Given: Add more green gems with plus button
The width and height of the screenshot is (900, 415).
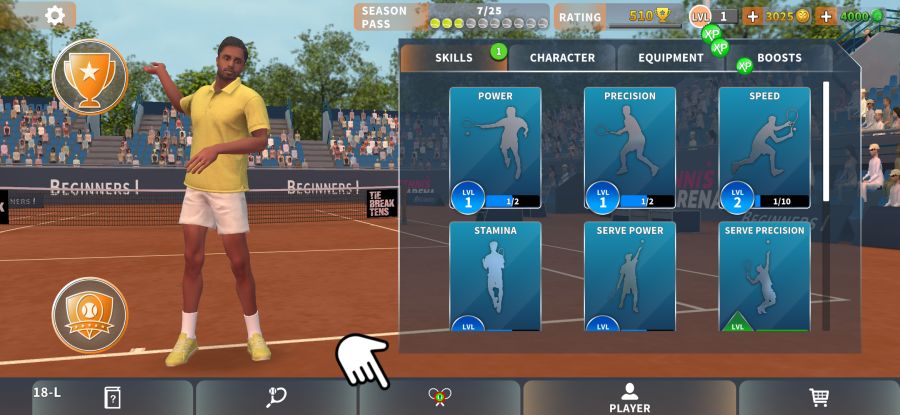Looking at the screenshot, I should [x=826, y=16].
